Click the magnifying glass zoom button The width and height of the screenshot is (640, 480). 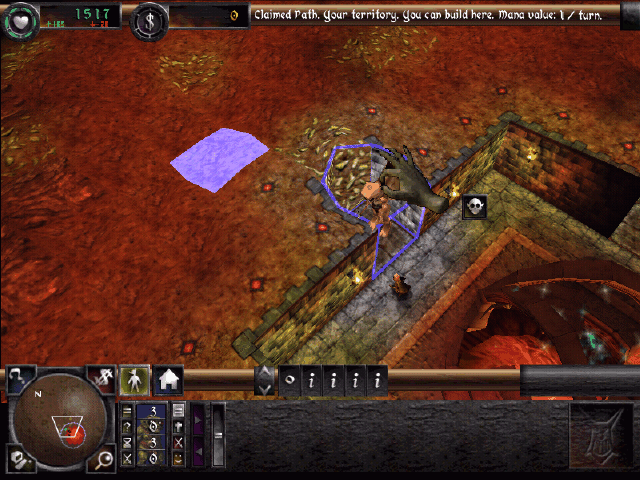(x=104, y=460)
